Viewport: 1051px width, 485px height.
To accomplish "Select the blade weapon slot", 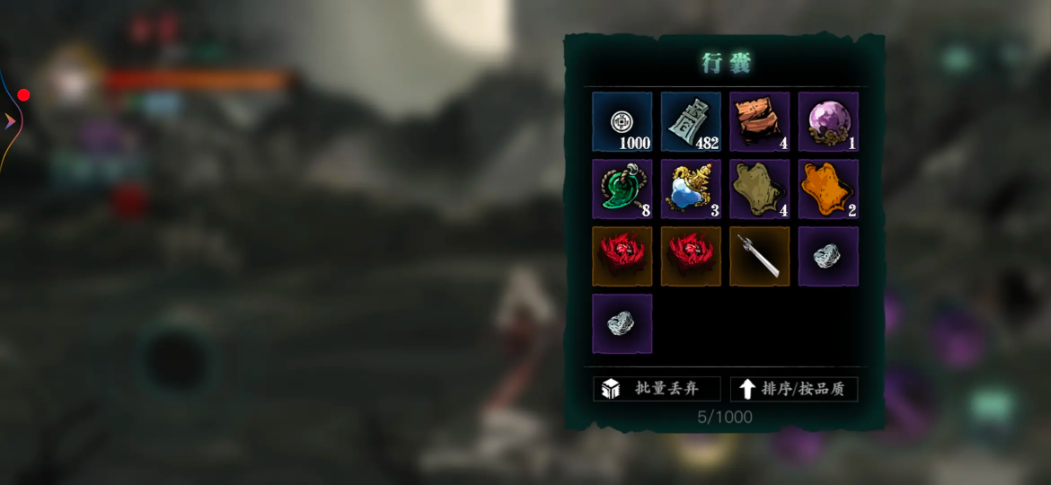I will 759,256.
